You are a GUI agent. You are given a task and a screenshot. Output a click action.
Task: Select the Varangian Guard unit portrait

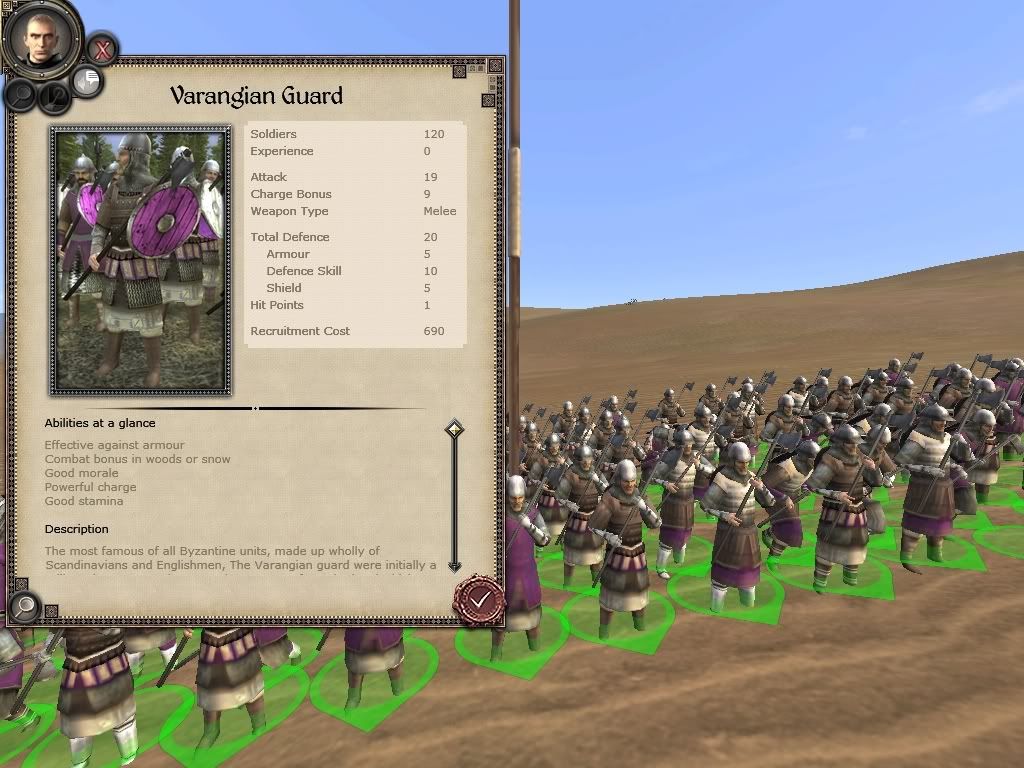tap(141, 260)
